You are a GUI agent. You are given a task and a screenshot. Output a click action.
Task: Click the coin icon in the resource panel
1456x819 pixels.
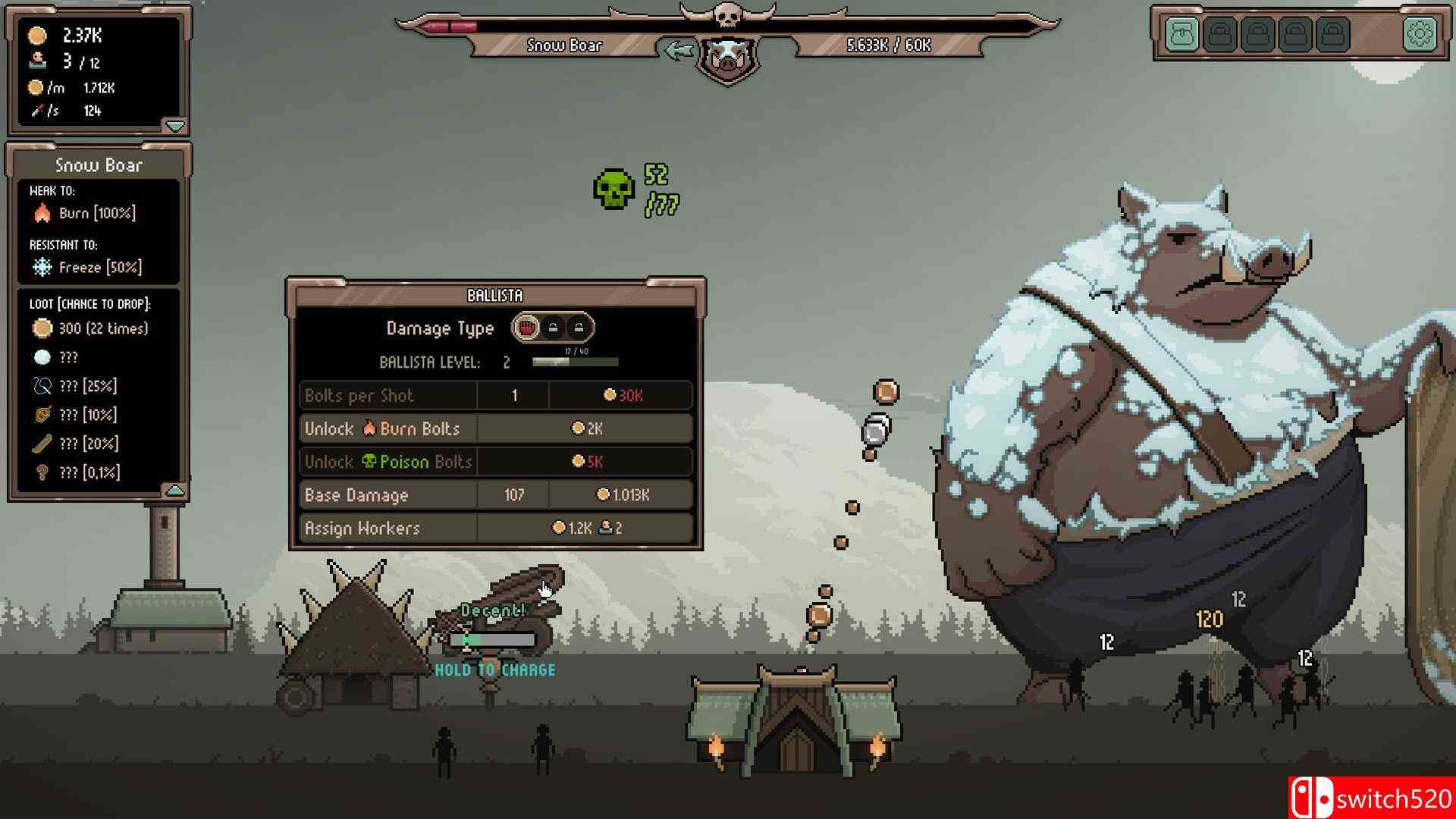click(x=34, y=34)
